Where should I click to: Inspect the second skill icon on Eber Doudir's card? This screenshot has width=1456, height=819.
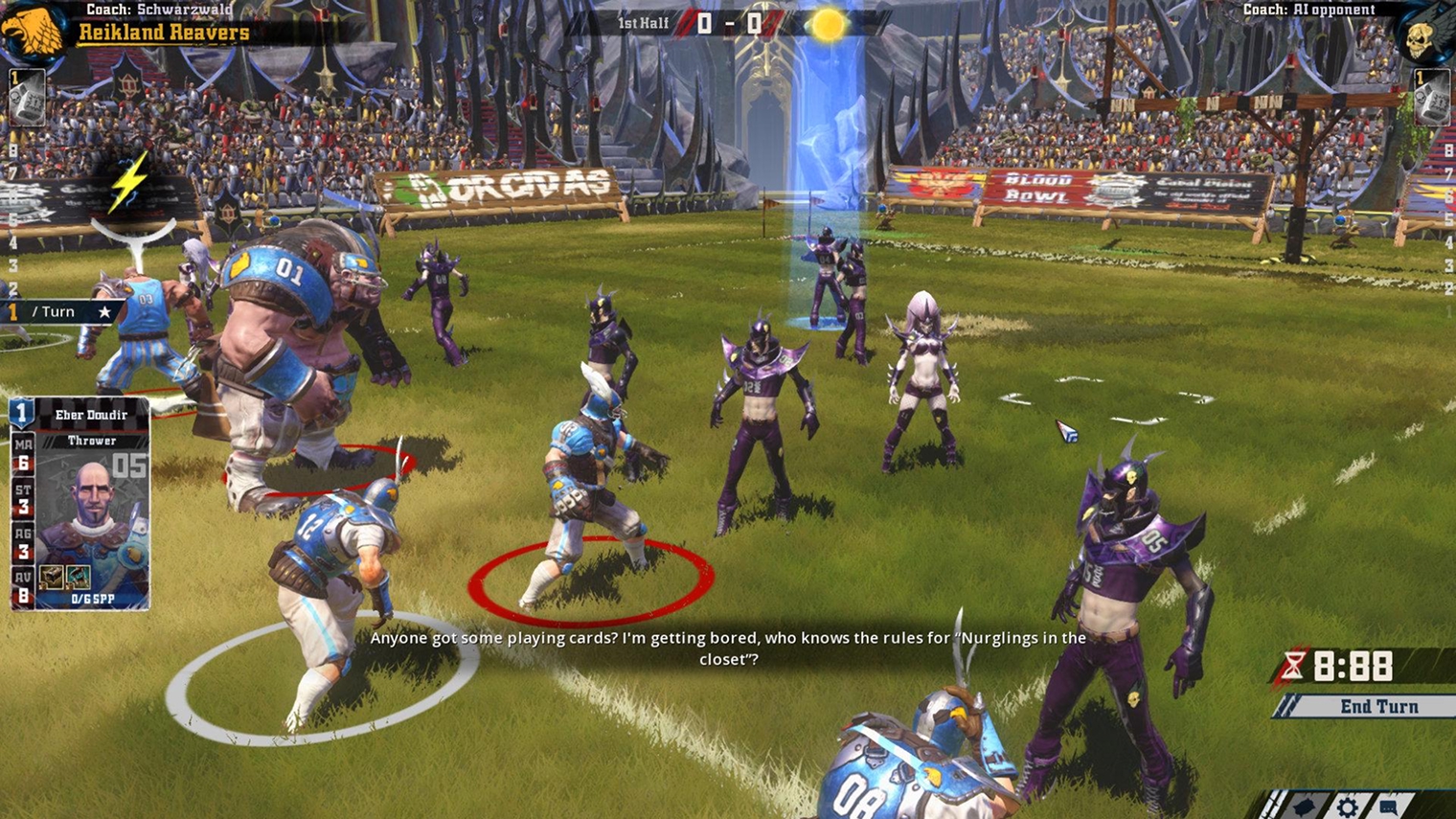tap(78, 577)
